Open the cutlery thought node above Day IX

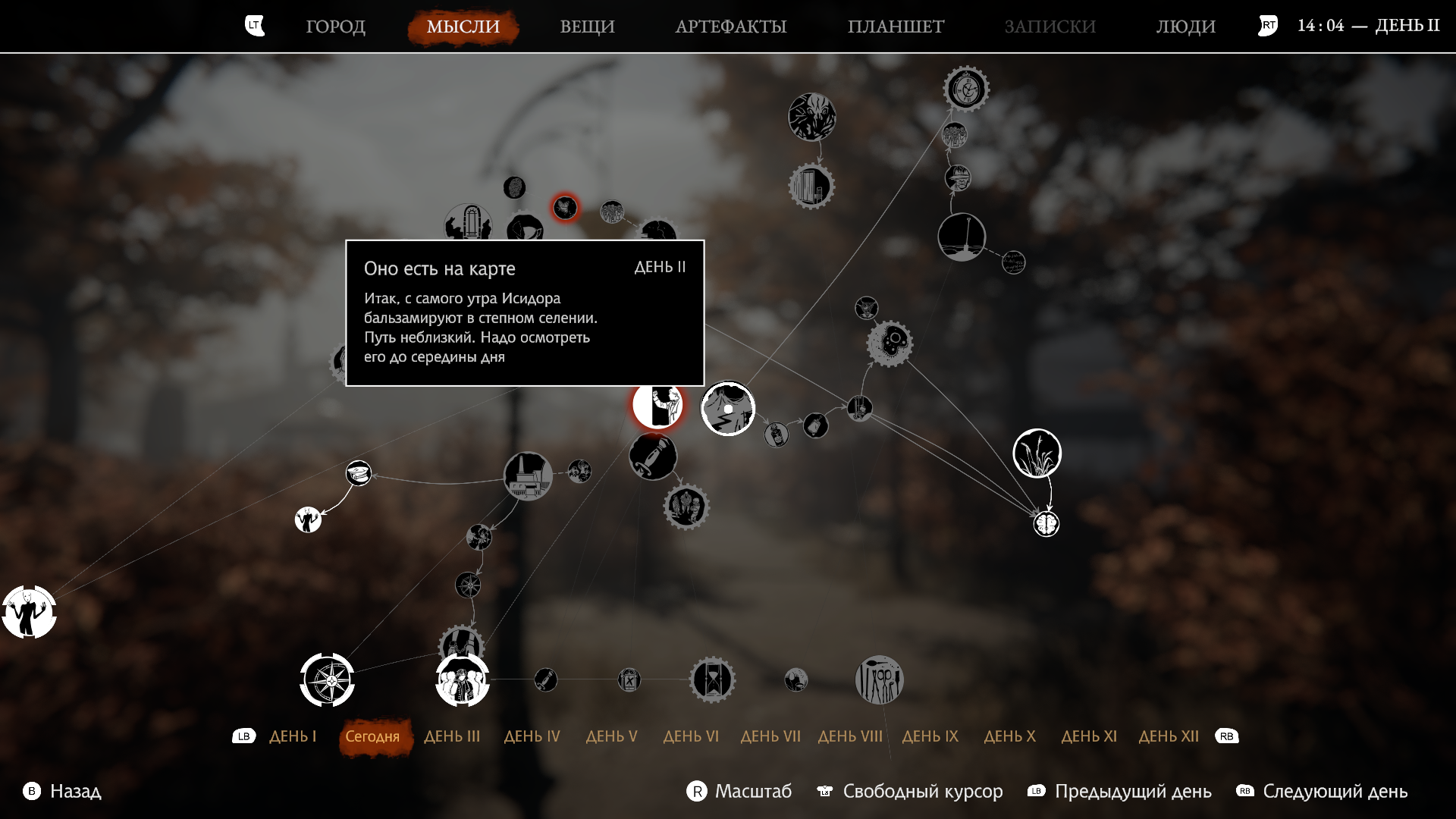click(x=879, y=679)
